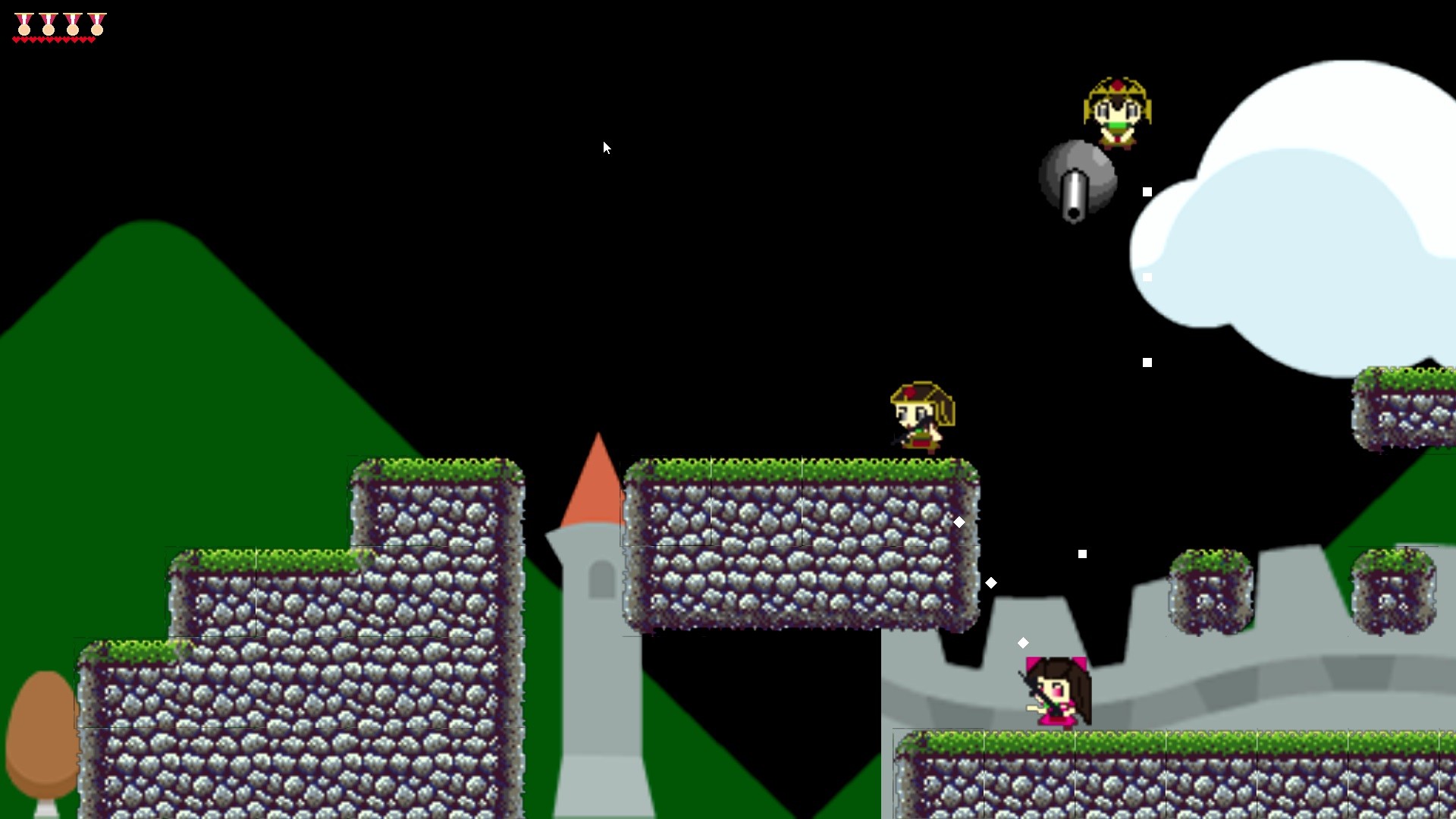Click the row of hearts health meter
This screenshot has width=1456, height=819.
click(53, 39)
